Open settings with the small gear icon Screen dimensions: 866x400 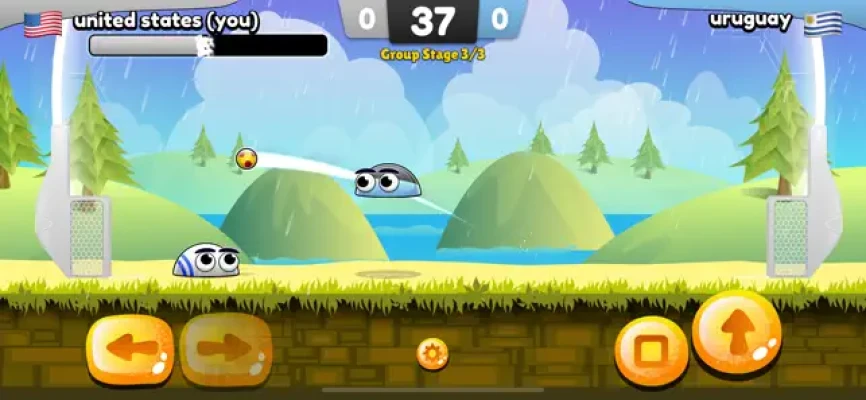[432, 353]
